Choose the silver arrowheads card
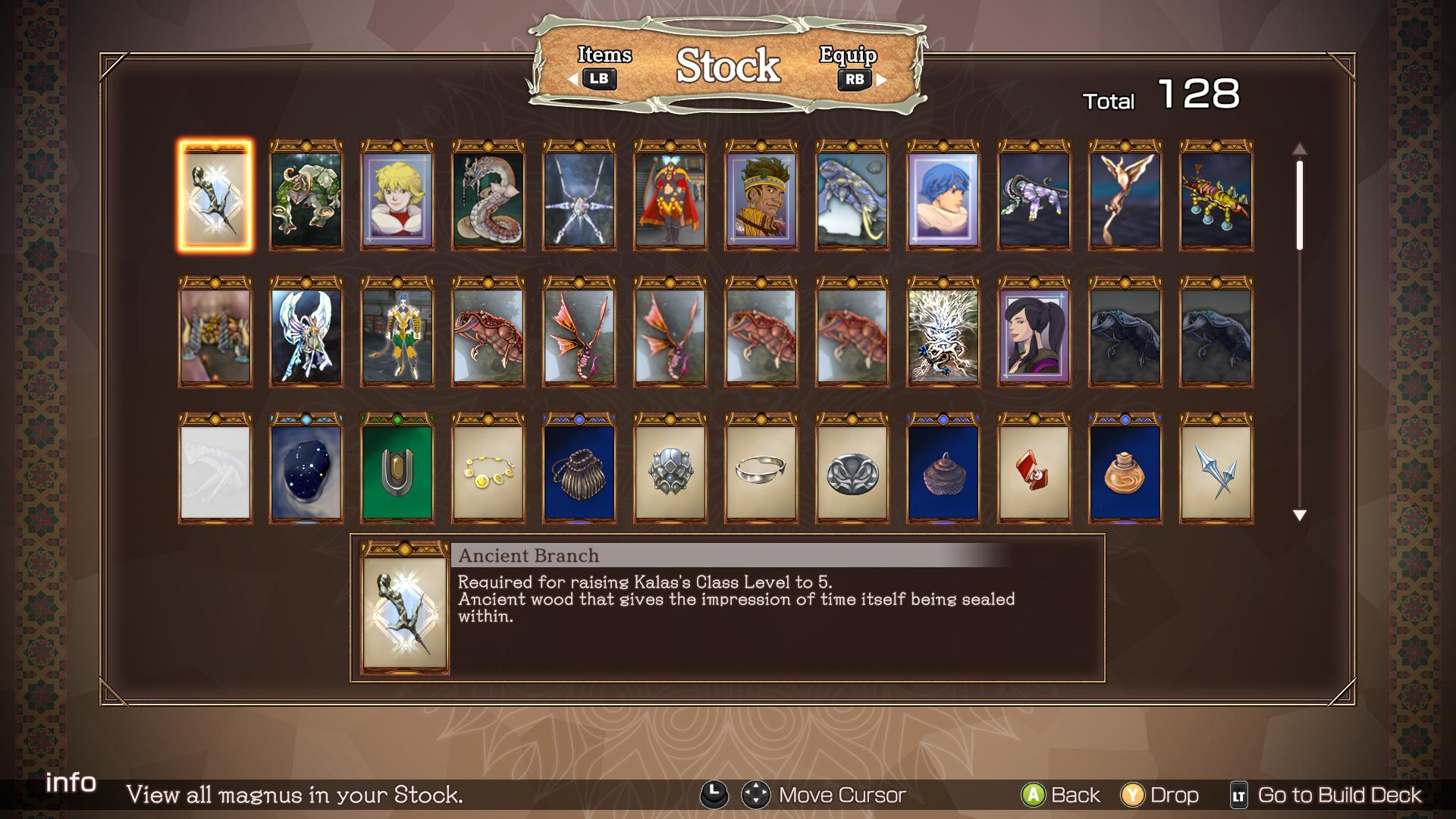This screenshot has height=819, width=1456. tap(1216, 469)
